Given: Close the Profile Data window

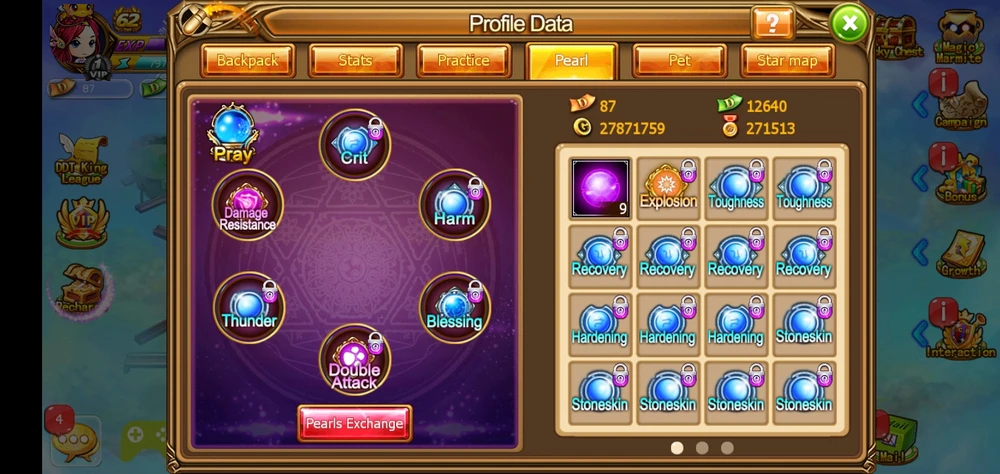Looking at the screenshot, I should [x=849, y=22].
